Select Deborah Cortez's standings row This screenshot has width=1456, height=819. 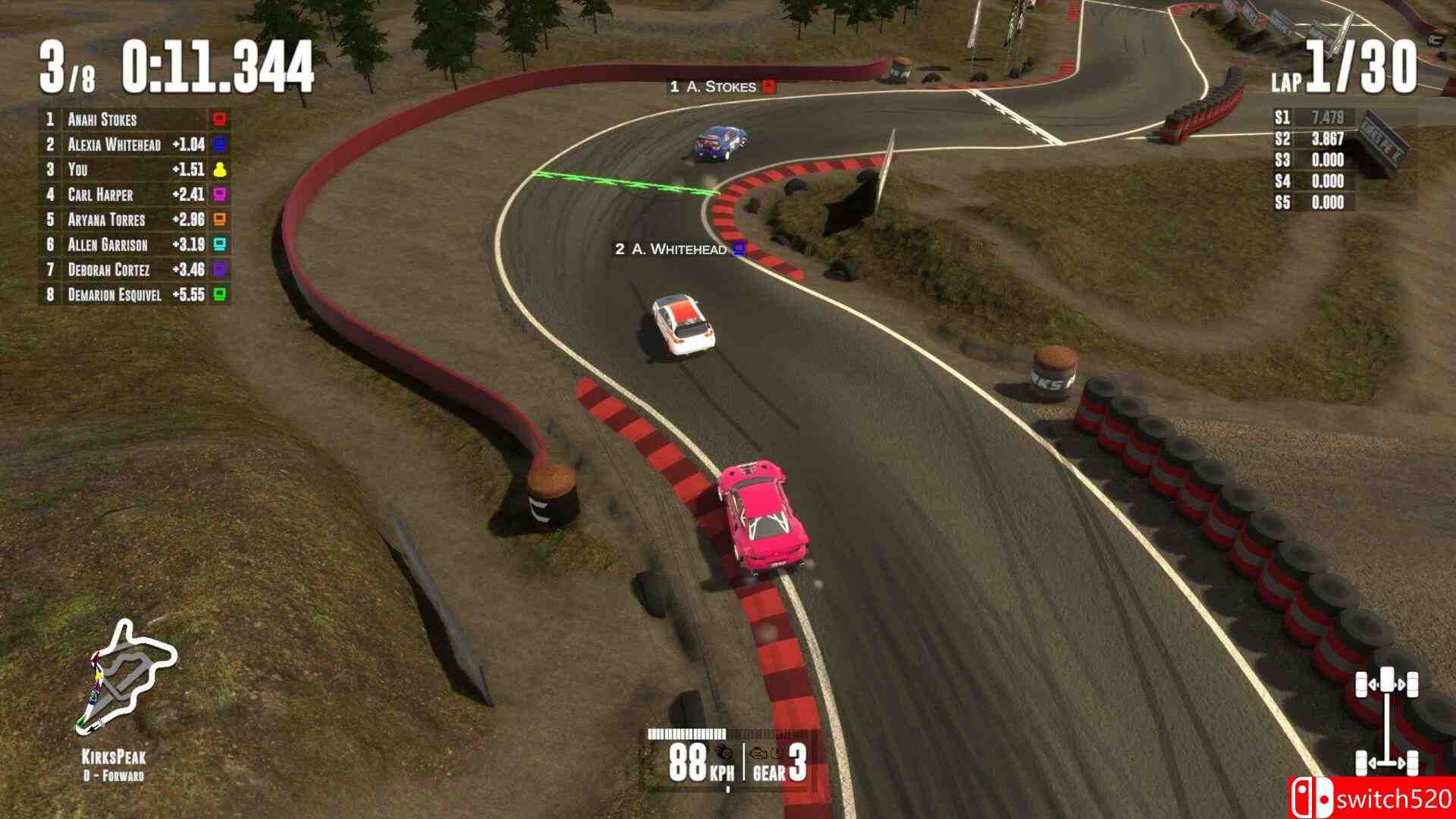(133, 269)
